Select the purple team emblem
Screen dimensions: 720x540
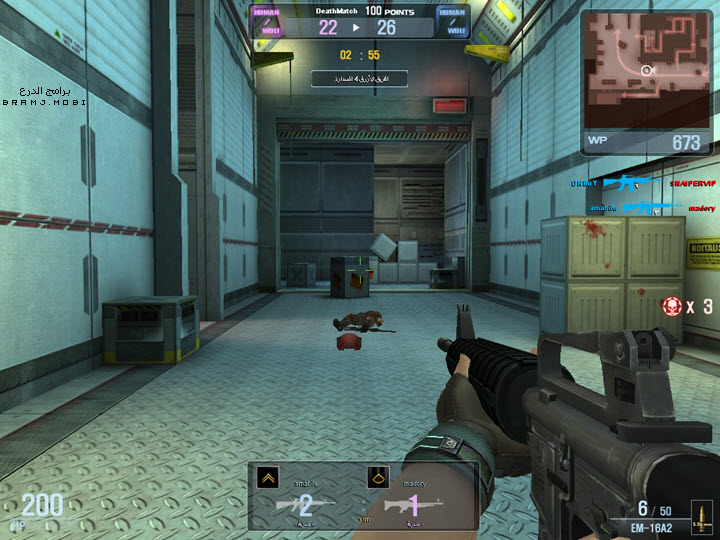[x=267, y=21]
